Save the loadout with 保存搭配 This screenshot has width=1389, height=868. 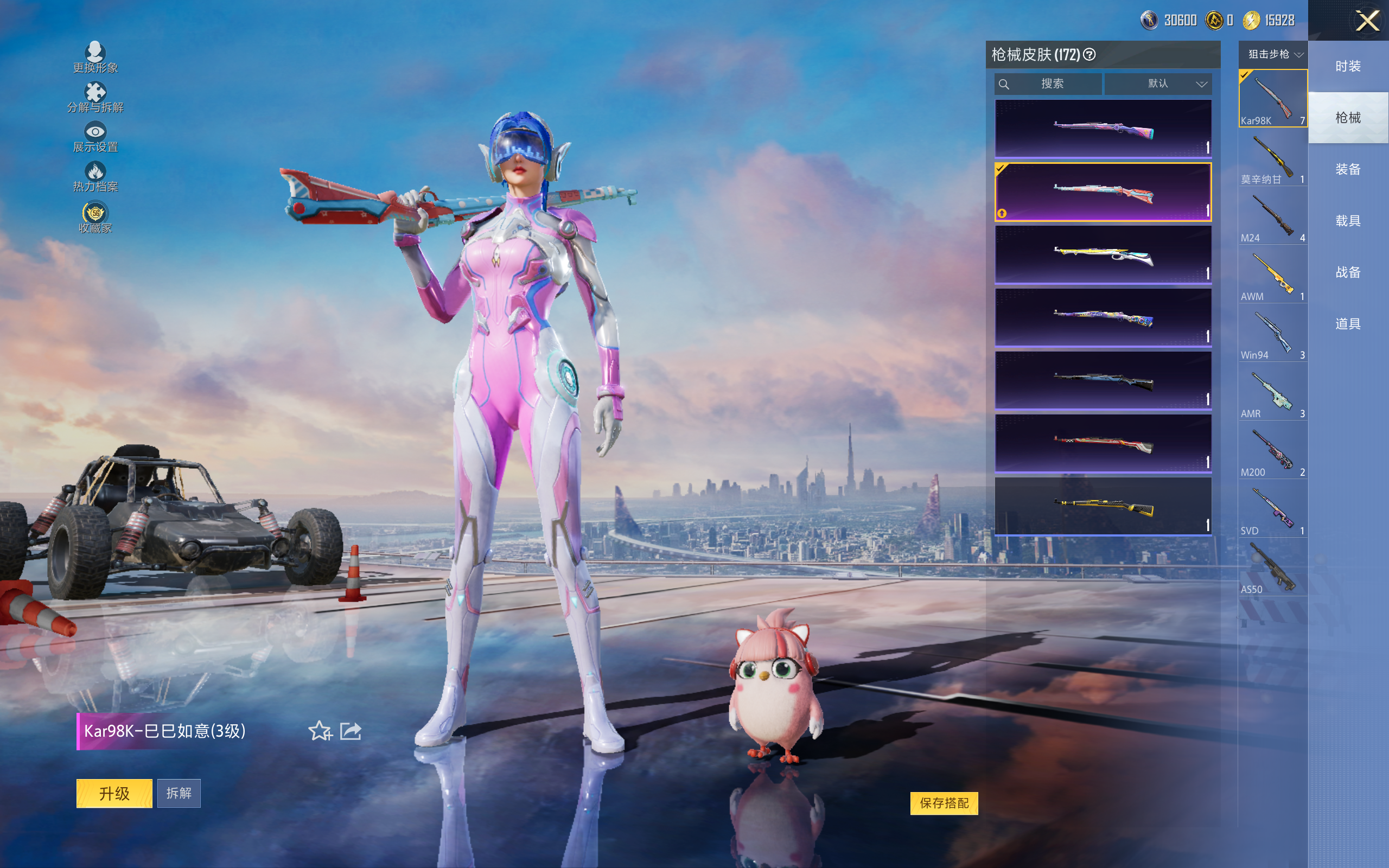(x=944, y=803)
